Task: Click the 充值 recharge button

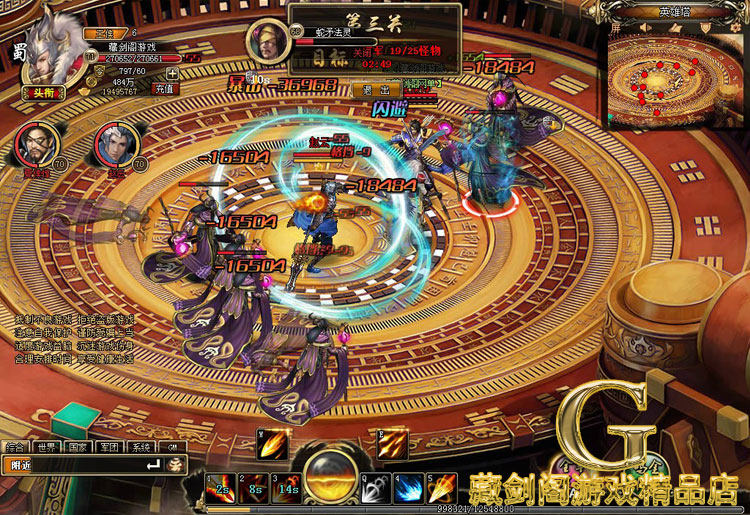Action: pyautogui.click(x=164, y=88)
